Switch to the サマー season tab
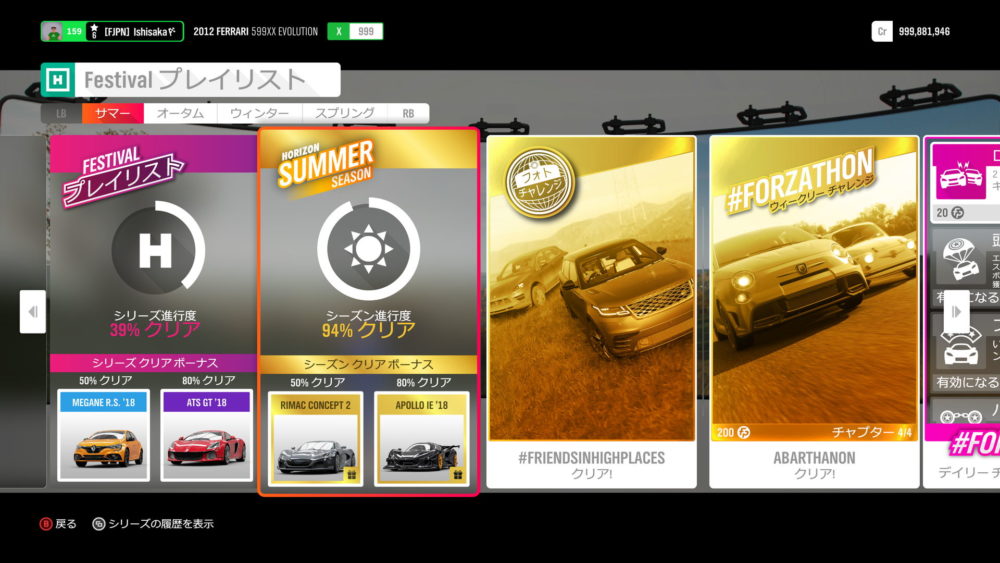The width and height of the screenshot is (1000, 563). (112, 114)
